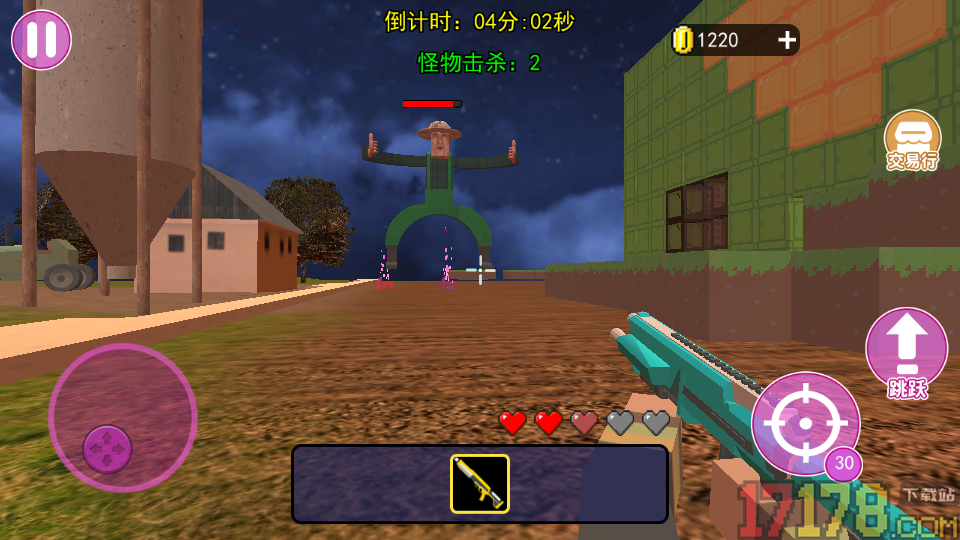Select the yellow rifle hotbar slot
Screen dimensions: 960x540
(x=480, y=484)
